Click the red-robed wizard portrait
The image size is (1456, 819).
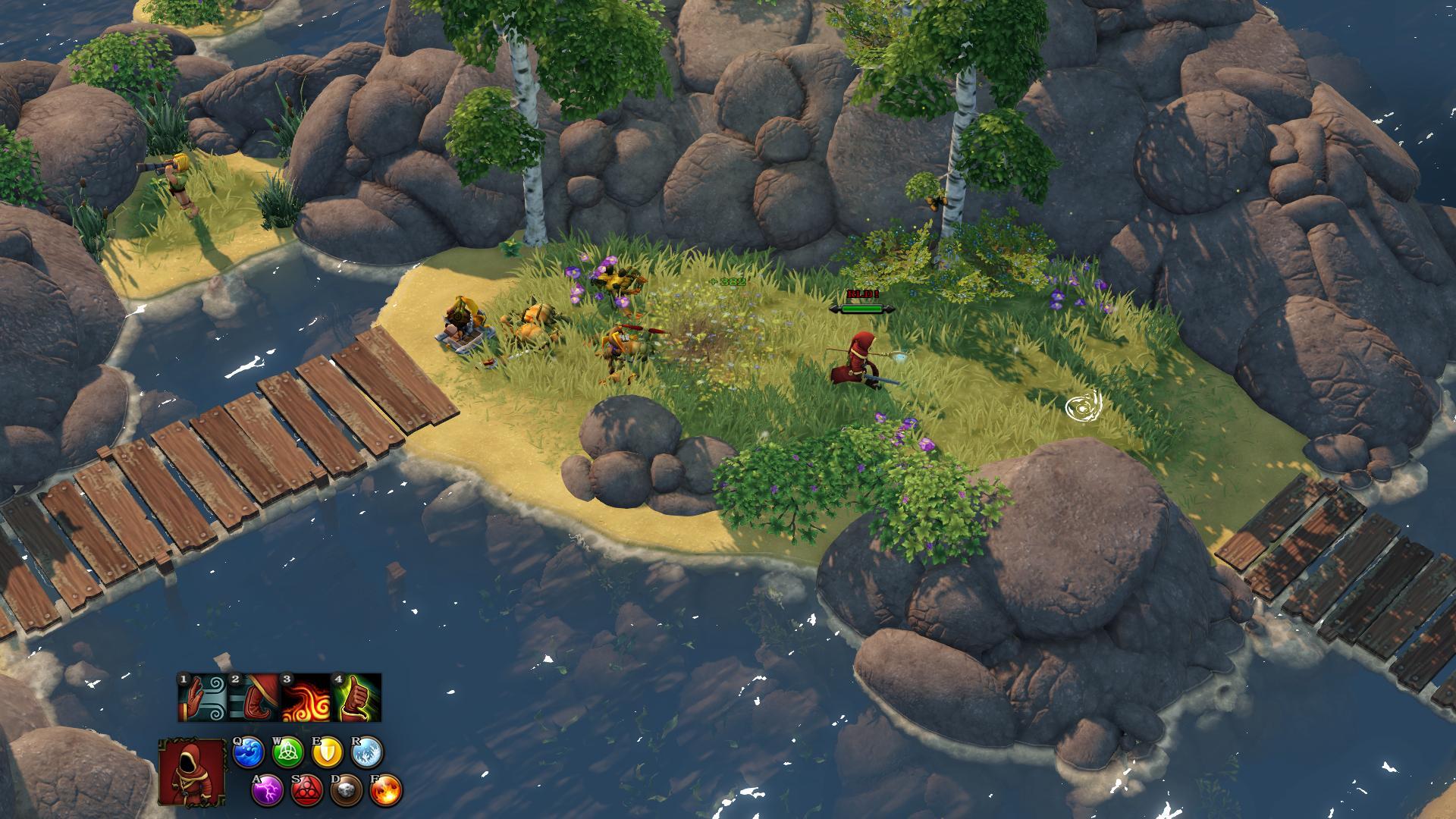193,771
